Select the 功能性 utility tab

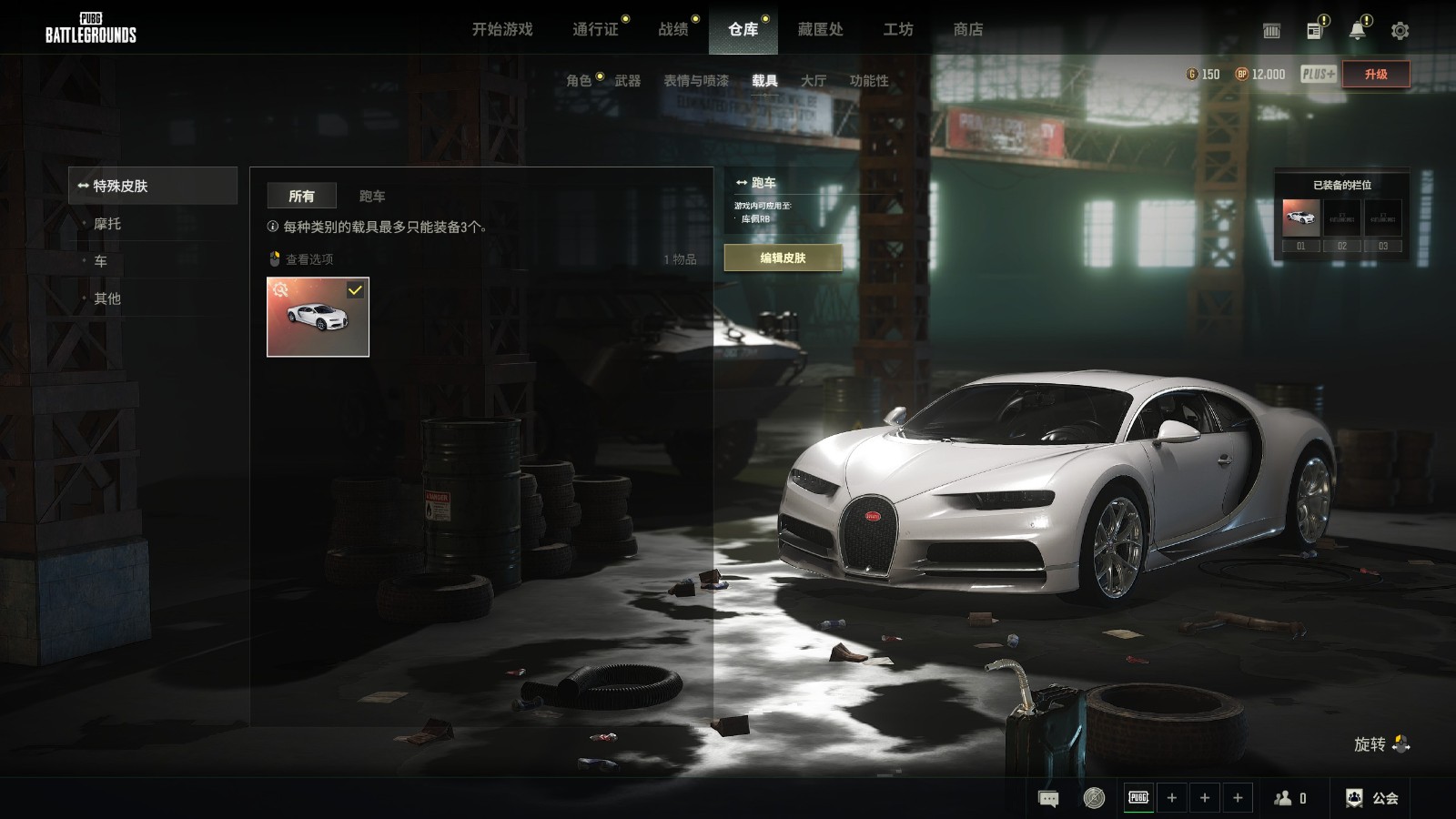(x=868, y=80)
